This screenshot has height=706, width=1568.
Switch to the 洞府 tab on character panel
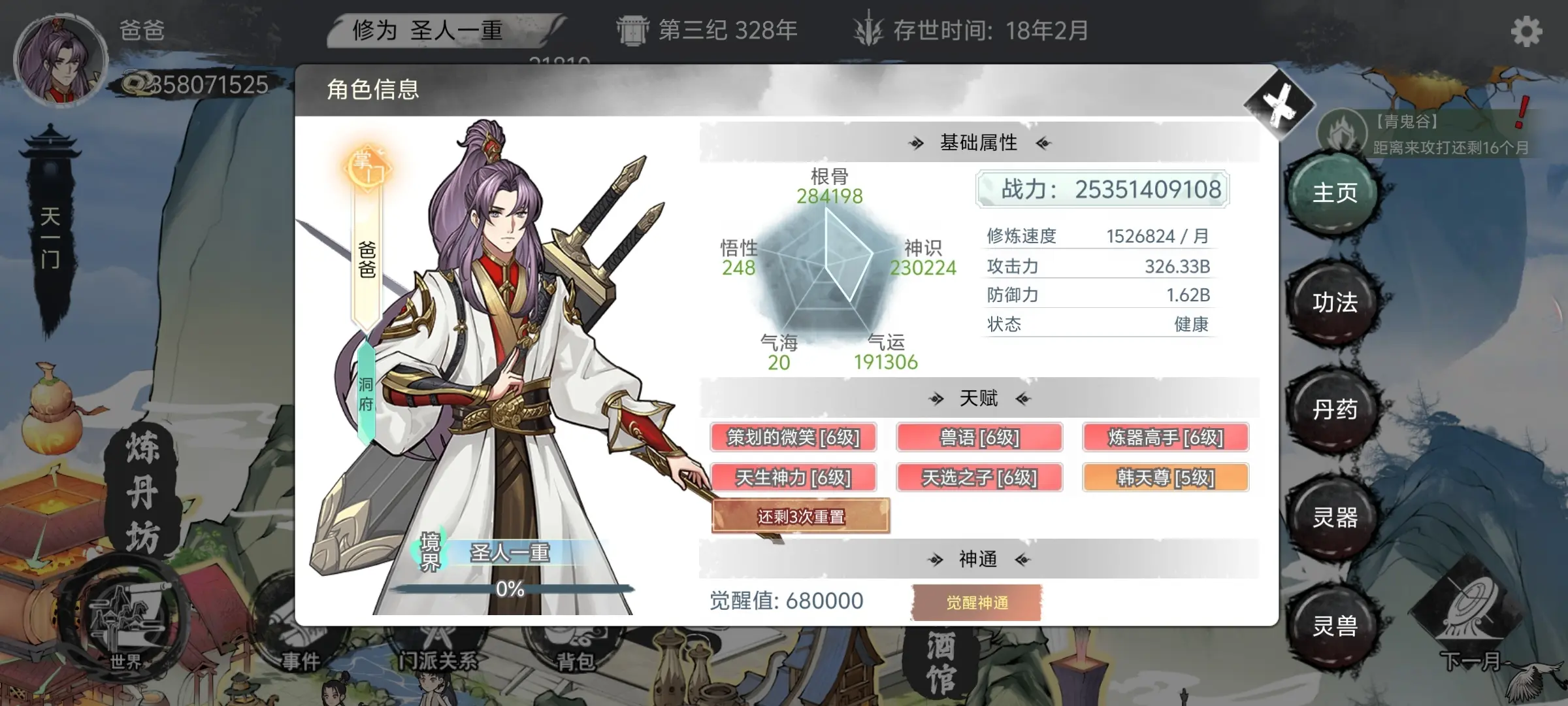click(x=364, y=392)
